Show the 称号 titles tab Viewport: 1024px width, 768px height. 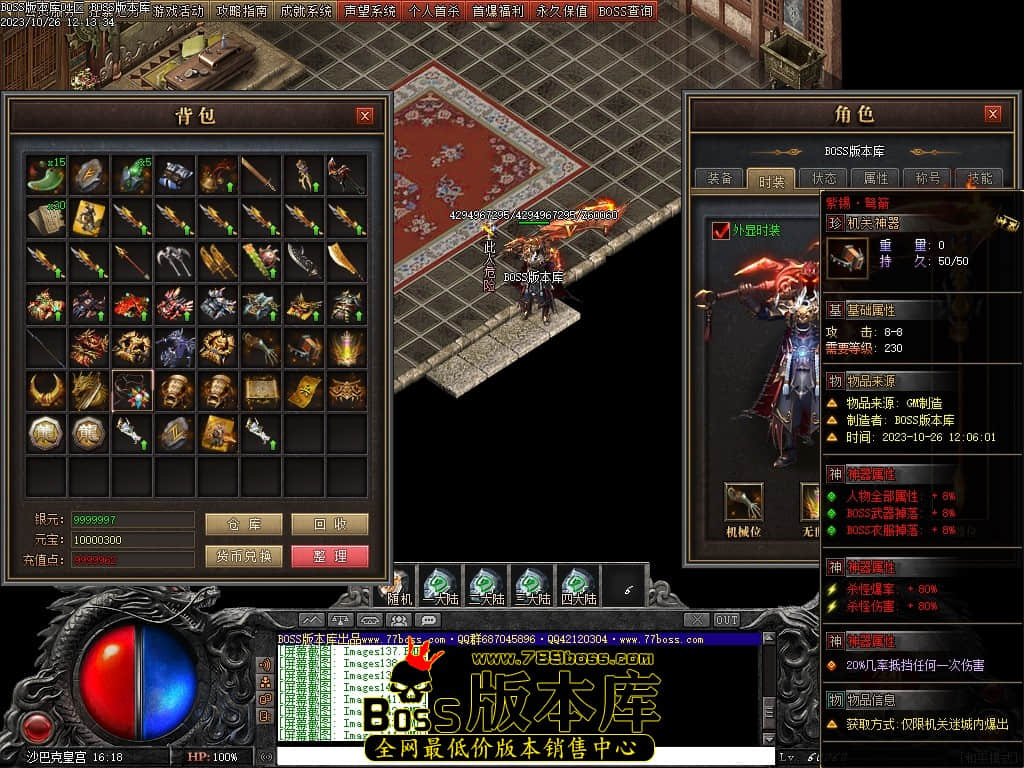coord(927,179)
